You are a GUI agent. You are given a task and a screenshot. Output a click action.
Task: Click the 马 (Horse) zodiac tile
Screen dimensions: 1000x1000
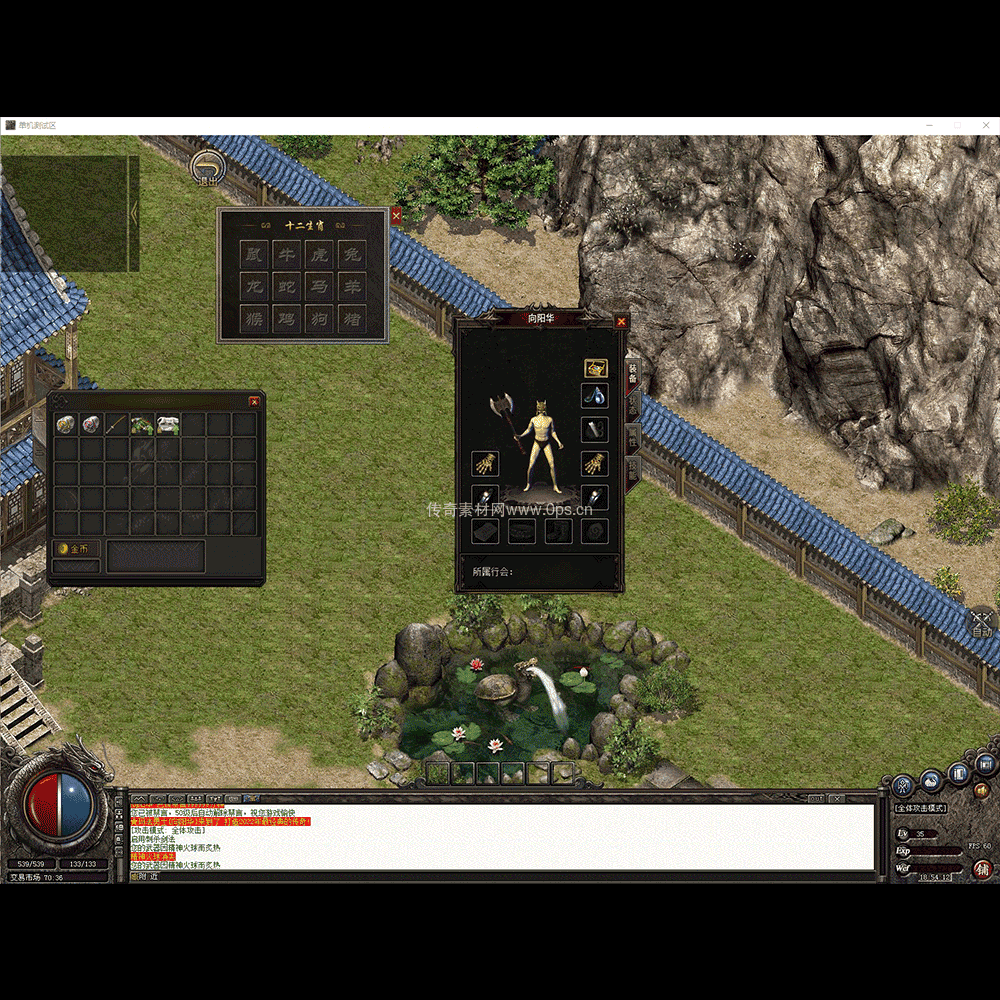pos(320,288)
